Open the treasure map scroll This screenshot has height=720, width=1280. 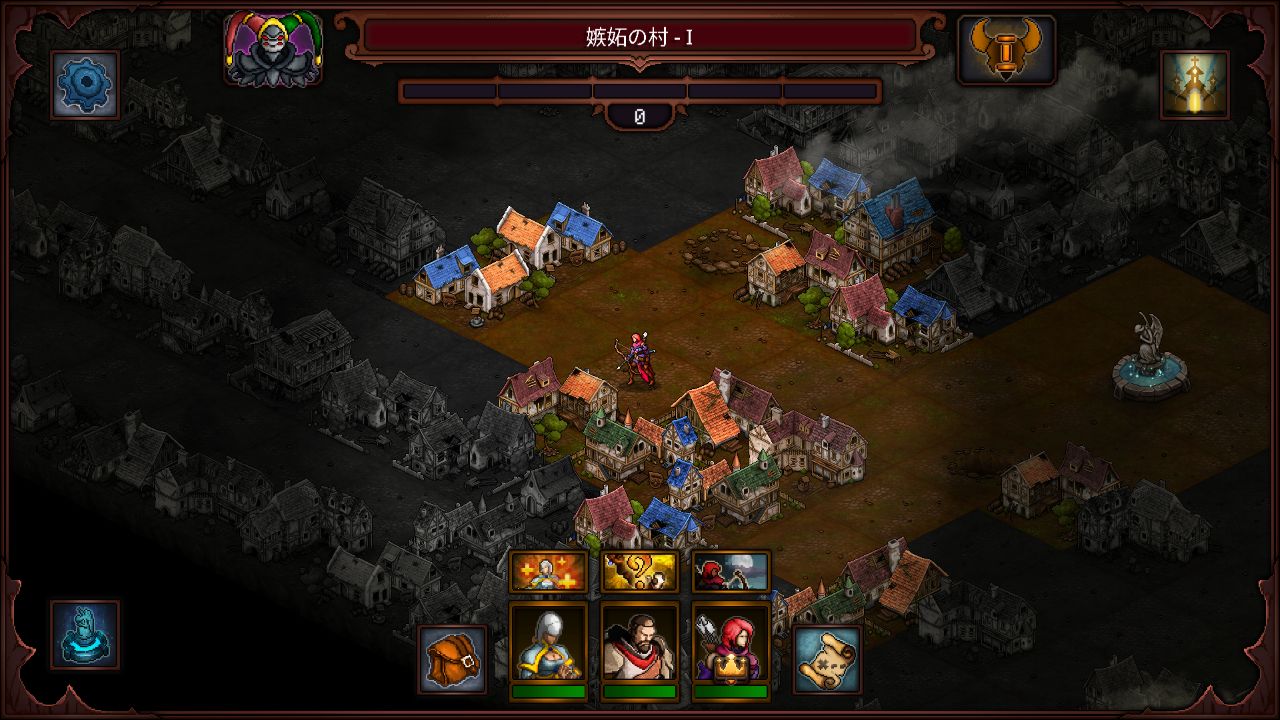click(x=827, y=659)
